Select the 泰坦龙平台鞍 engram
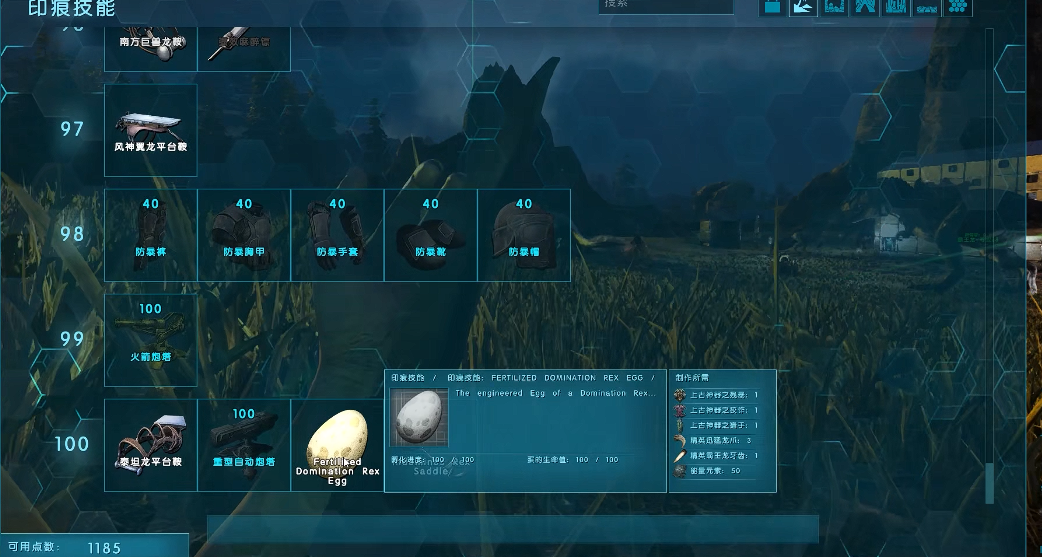Screen dimensions: 1042x557 (x=151, y=444)
